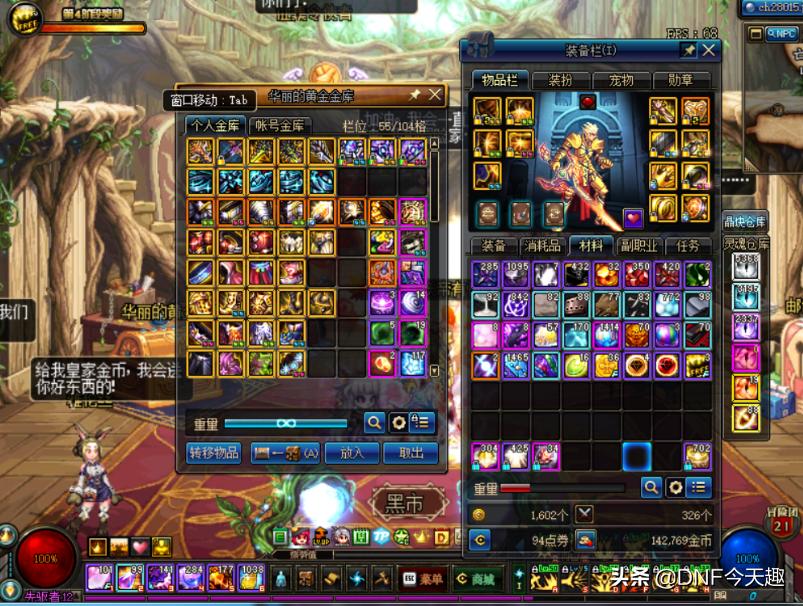Click the 放入 deposit button
Image resolution: width=803 pixels, height=606 pixels.
coord(352,452)
